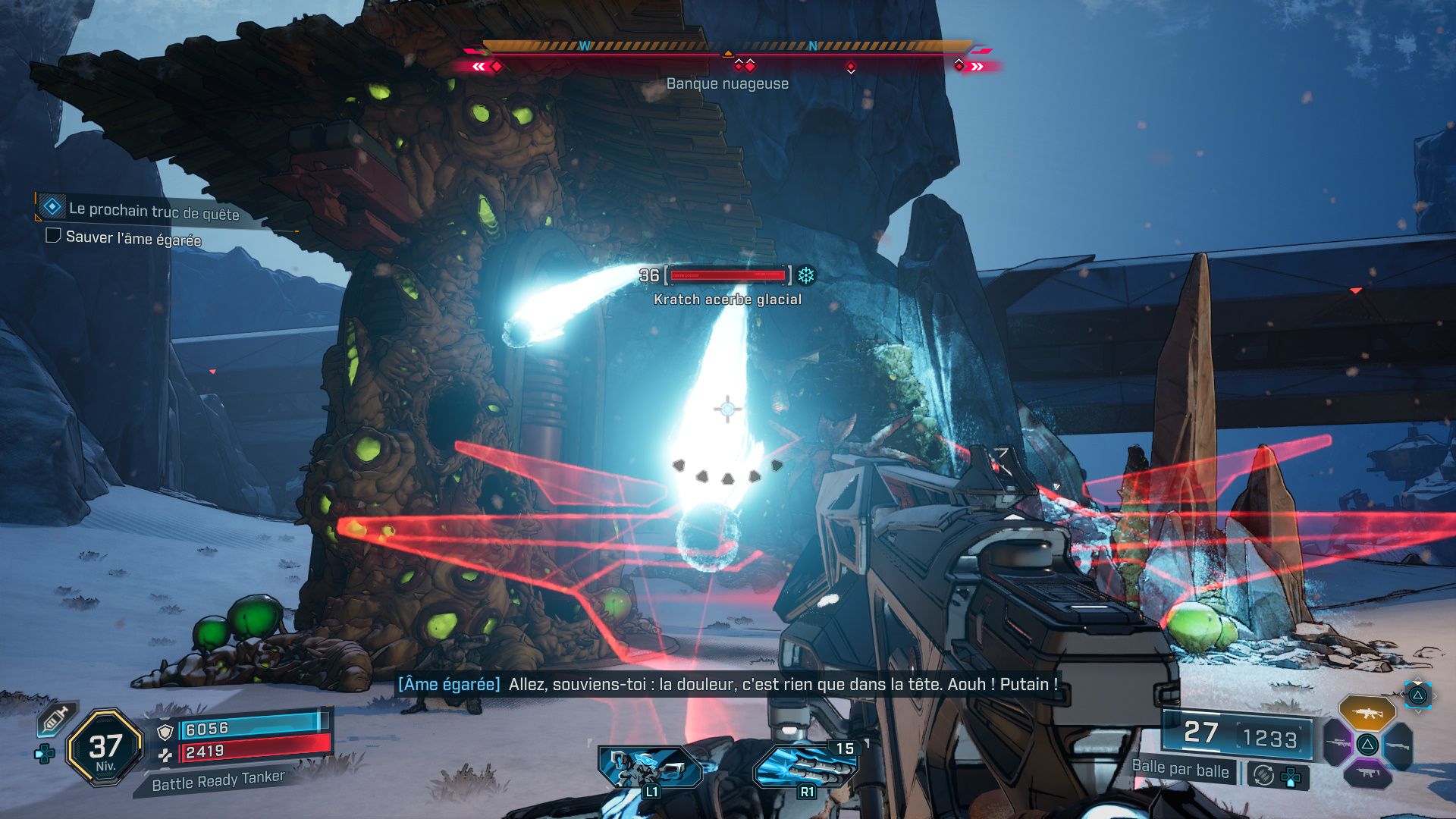Use the repair kit syringe icon

(55, 718)
